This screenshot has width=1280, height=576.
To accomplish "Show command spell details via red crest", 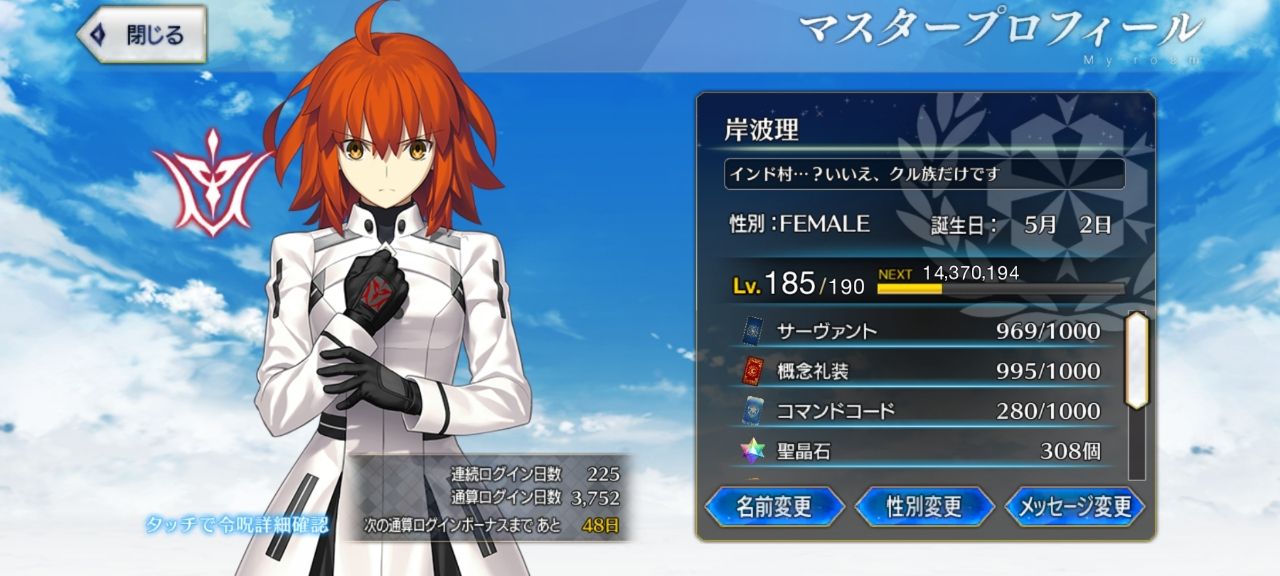I will click(210, 182).
